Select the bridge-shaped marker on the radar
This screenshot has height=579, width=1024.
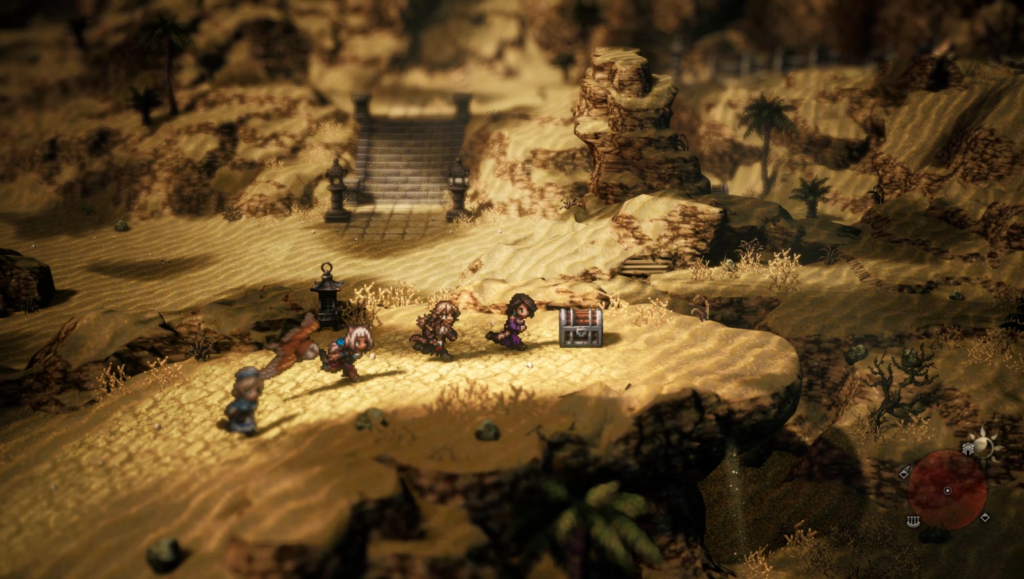912,521
